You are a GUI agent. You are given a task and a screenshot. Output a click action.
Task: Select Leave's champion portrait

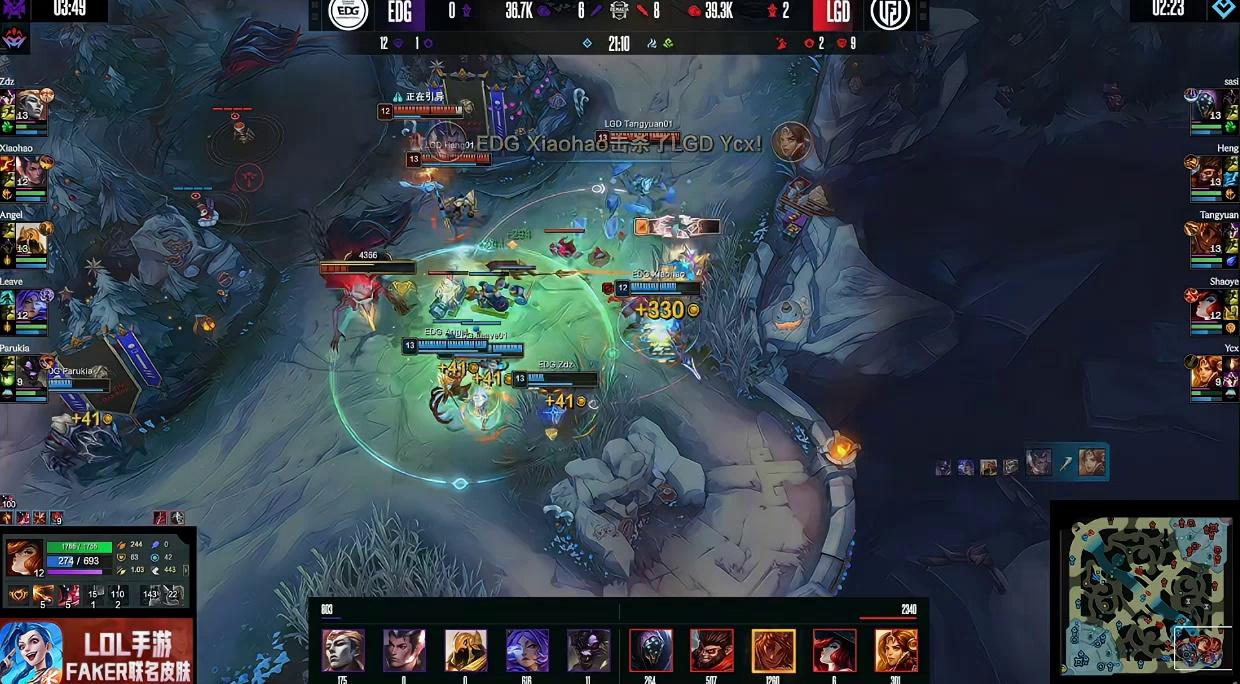(x=30, y=305)
